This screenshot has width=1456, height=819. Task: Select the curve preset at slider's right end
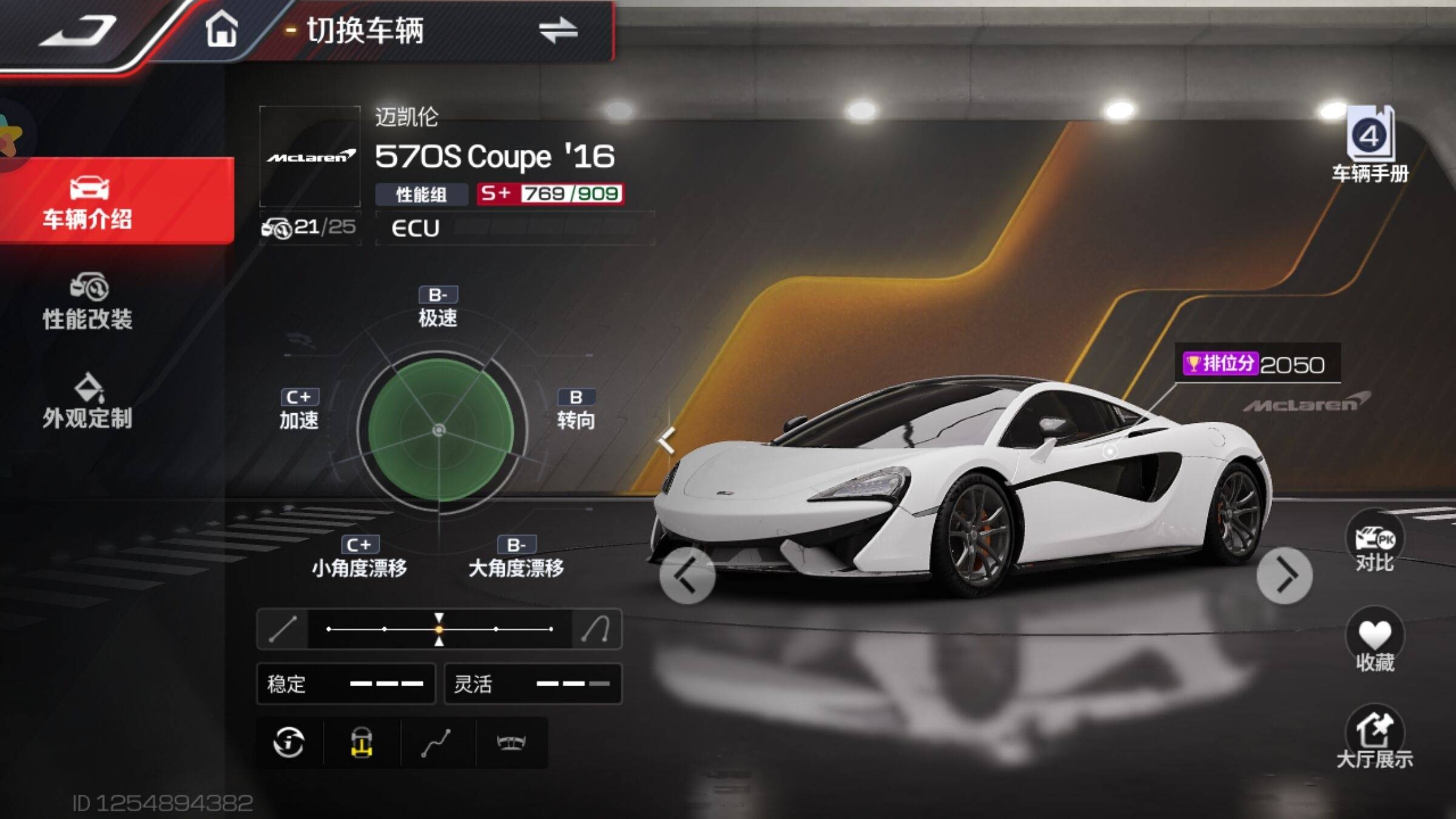click(596, 629)
